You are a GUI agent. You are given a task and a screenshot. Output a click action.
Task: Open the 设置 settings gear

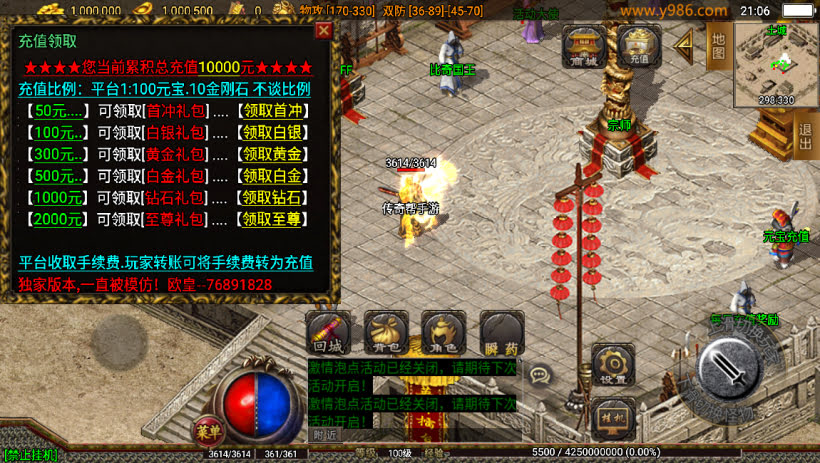coord(612,366)
